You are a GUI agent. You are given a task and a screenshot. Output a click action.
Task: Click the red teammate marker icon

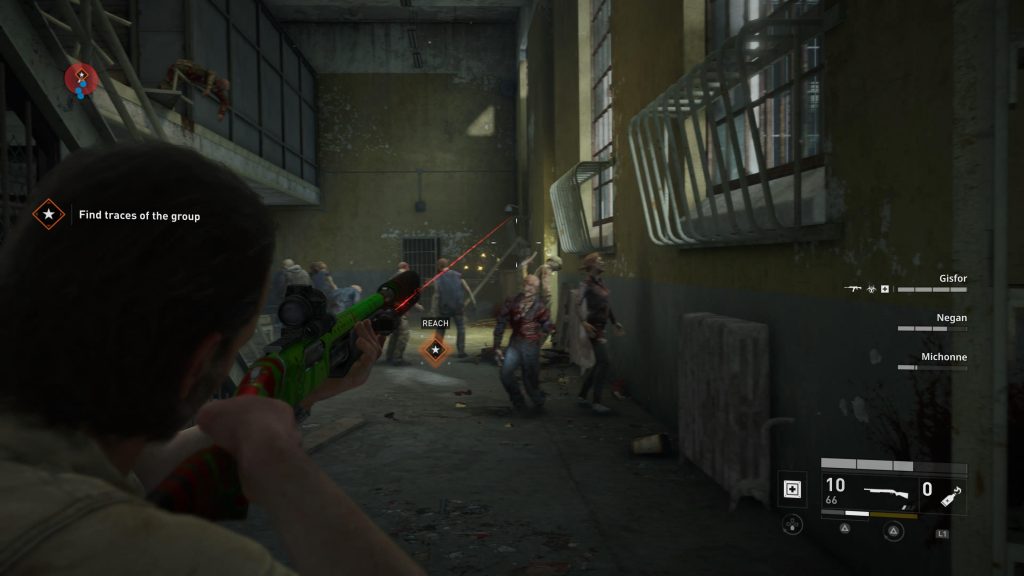81,76
